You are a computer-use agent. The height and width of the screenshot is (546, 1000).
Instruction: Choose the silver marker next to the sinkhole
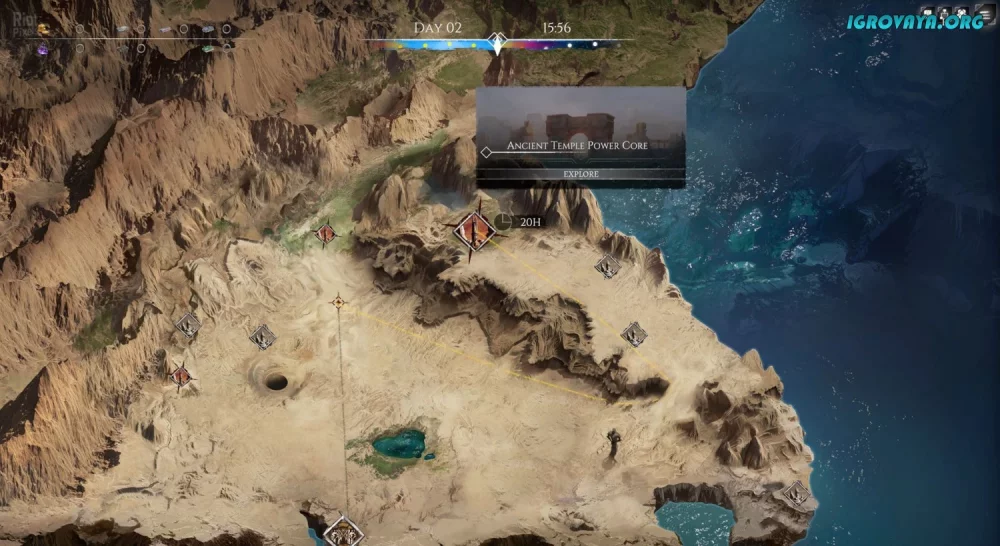click(x=262, y=337)
